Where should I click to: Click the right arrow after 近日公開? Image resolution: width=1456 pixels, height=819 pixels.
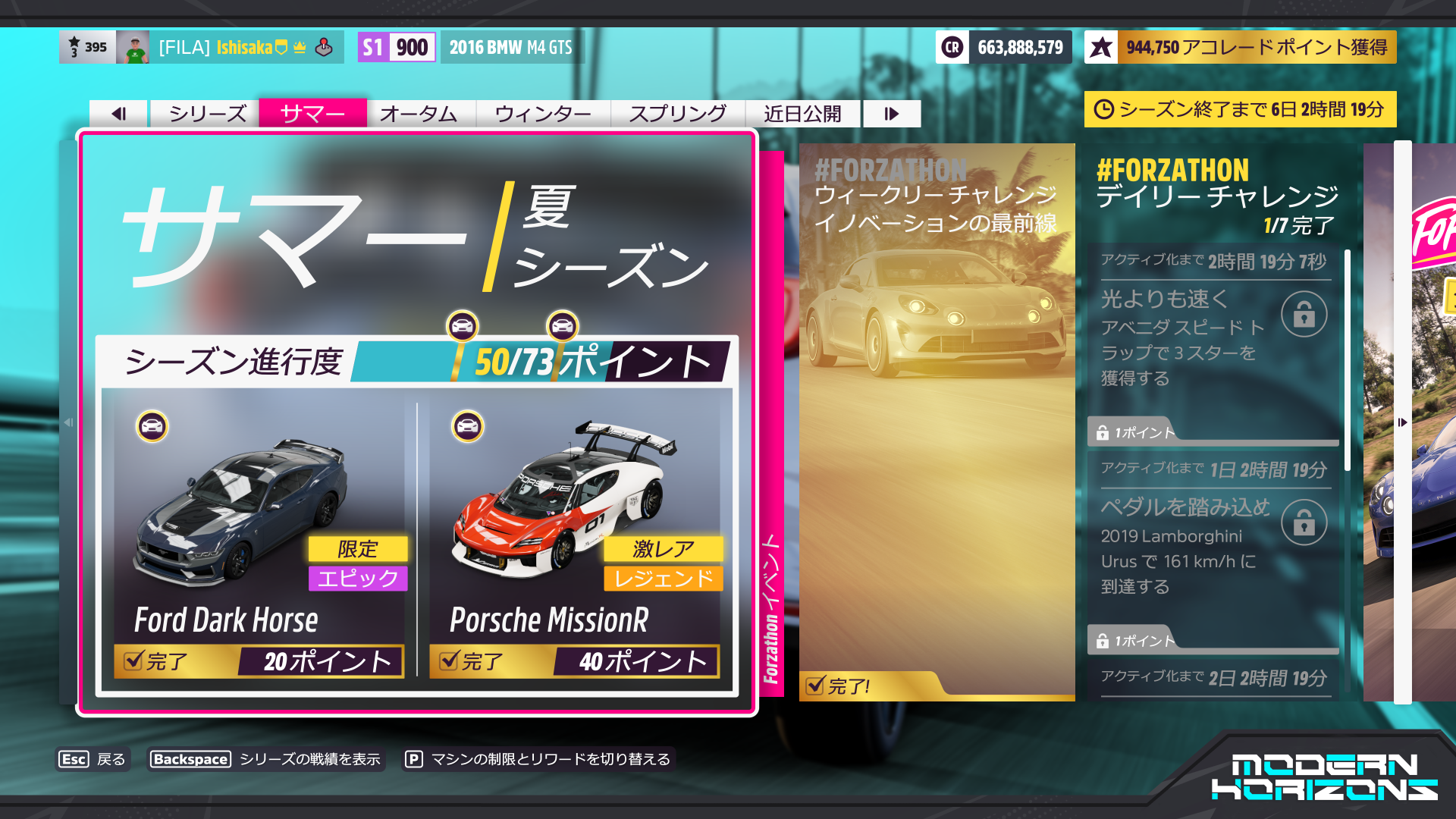[x=891, y=113]
